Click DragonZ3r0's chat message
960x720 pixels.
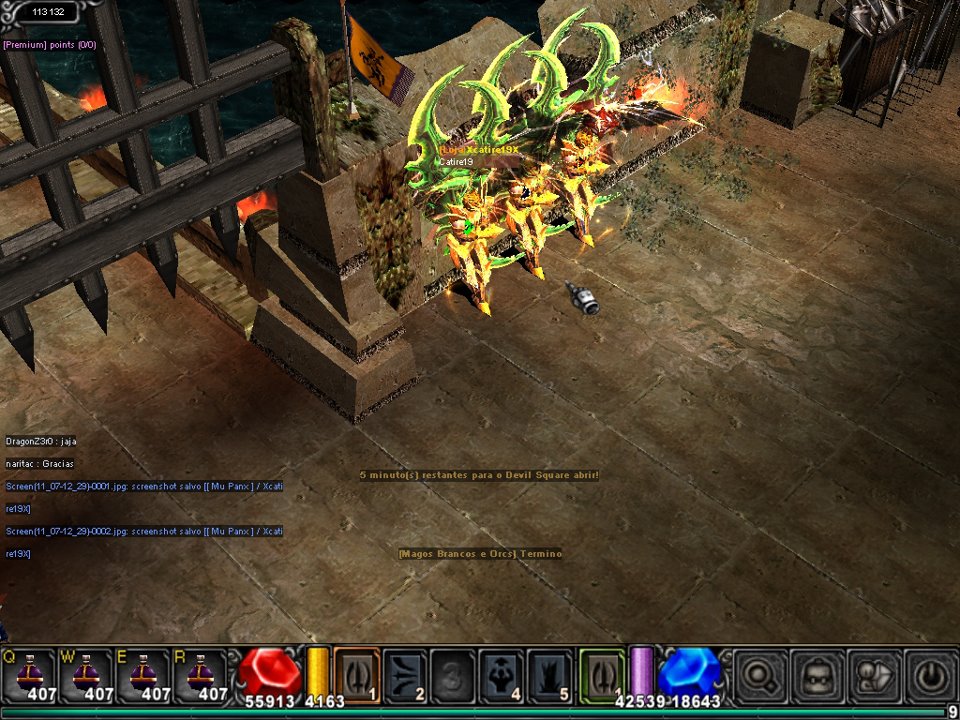pos(41,441)
